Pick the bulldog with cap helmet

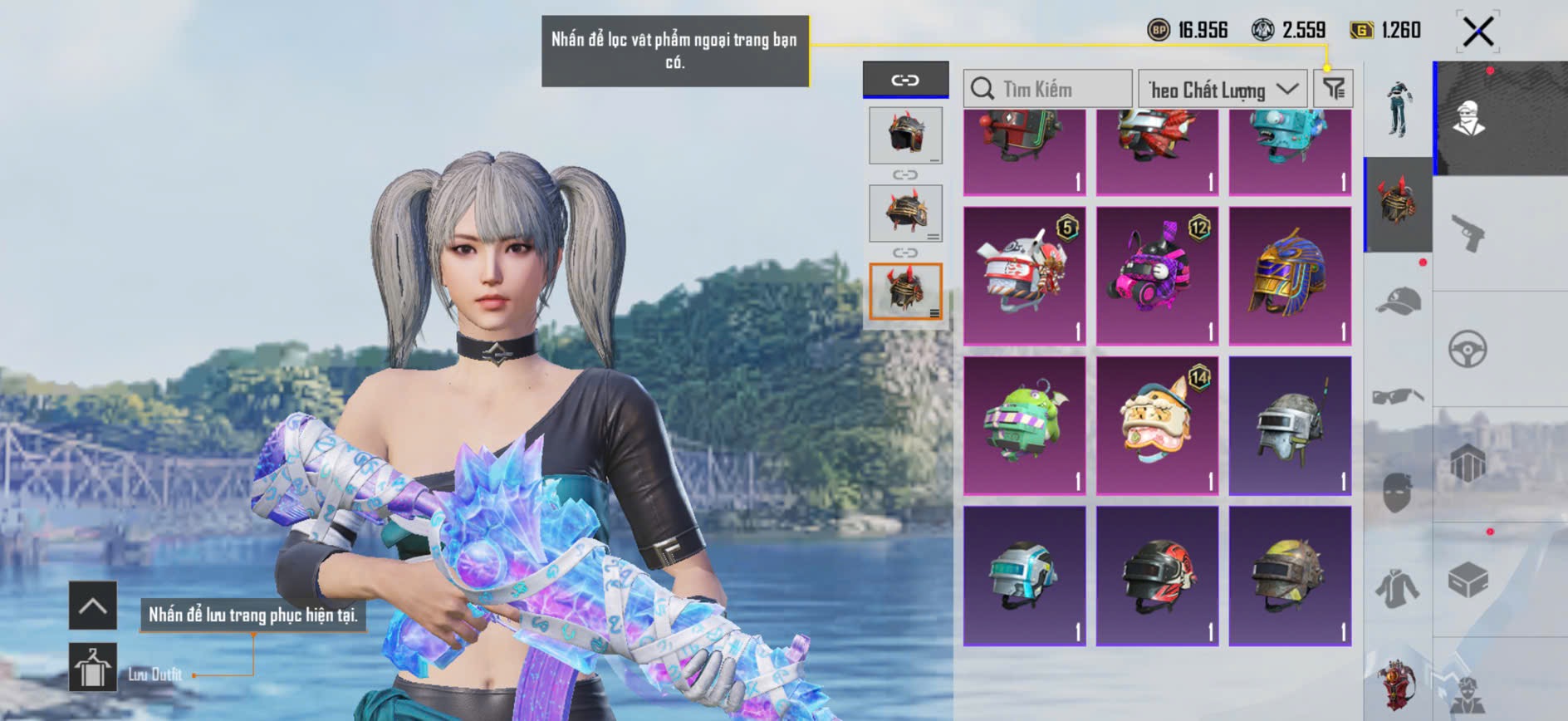pyautogui.click(x=1157, y=424)
